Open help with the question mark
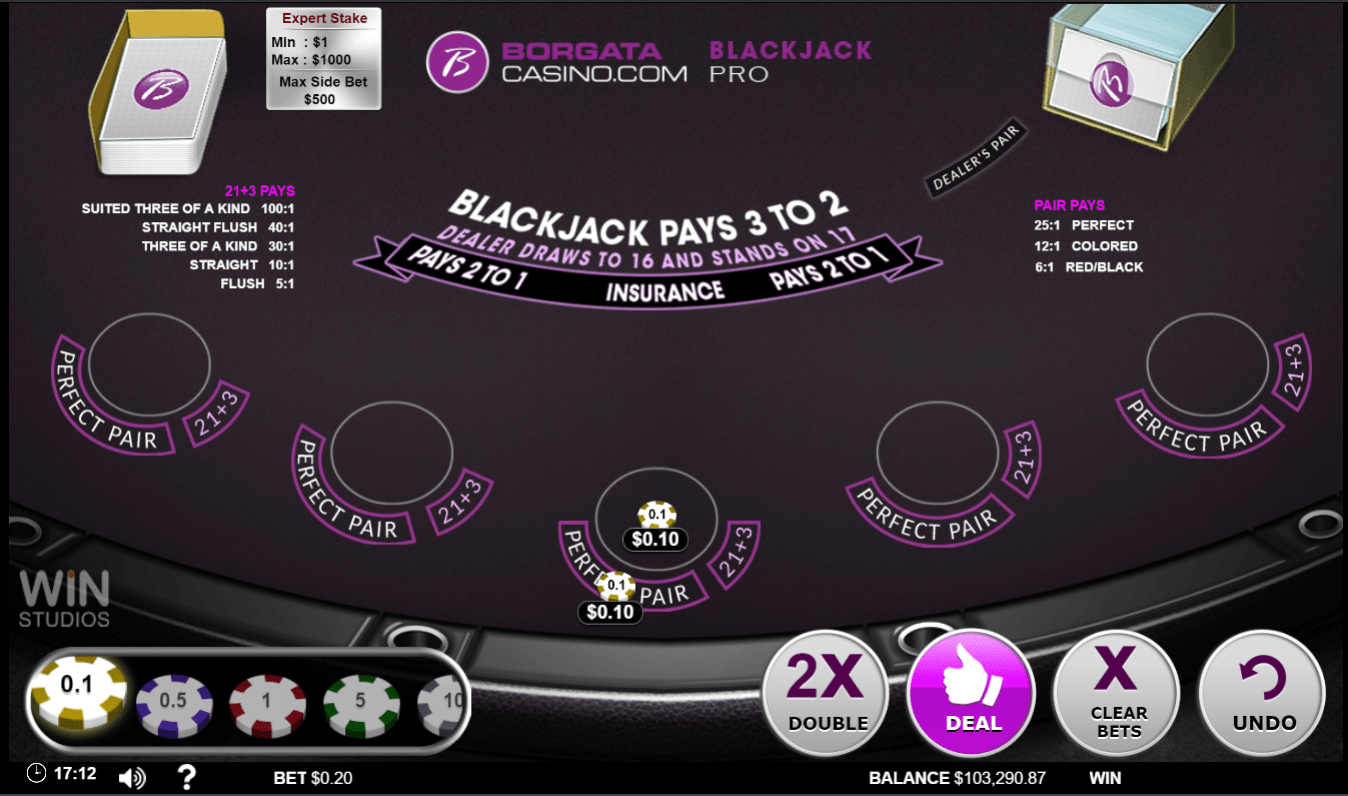The height and width of the screenshot is (796, 1348). pyautogui.click(x=186, y=776)
